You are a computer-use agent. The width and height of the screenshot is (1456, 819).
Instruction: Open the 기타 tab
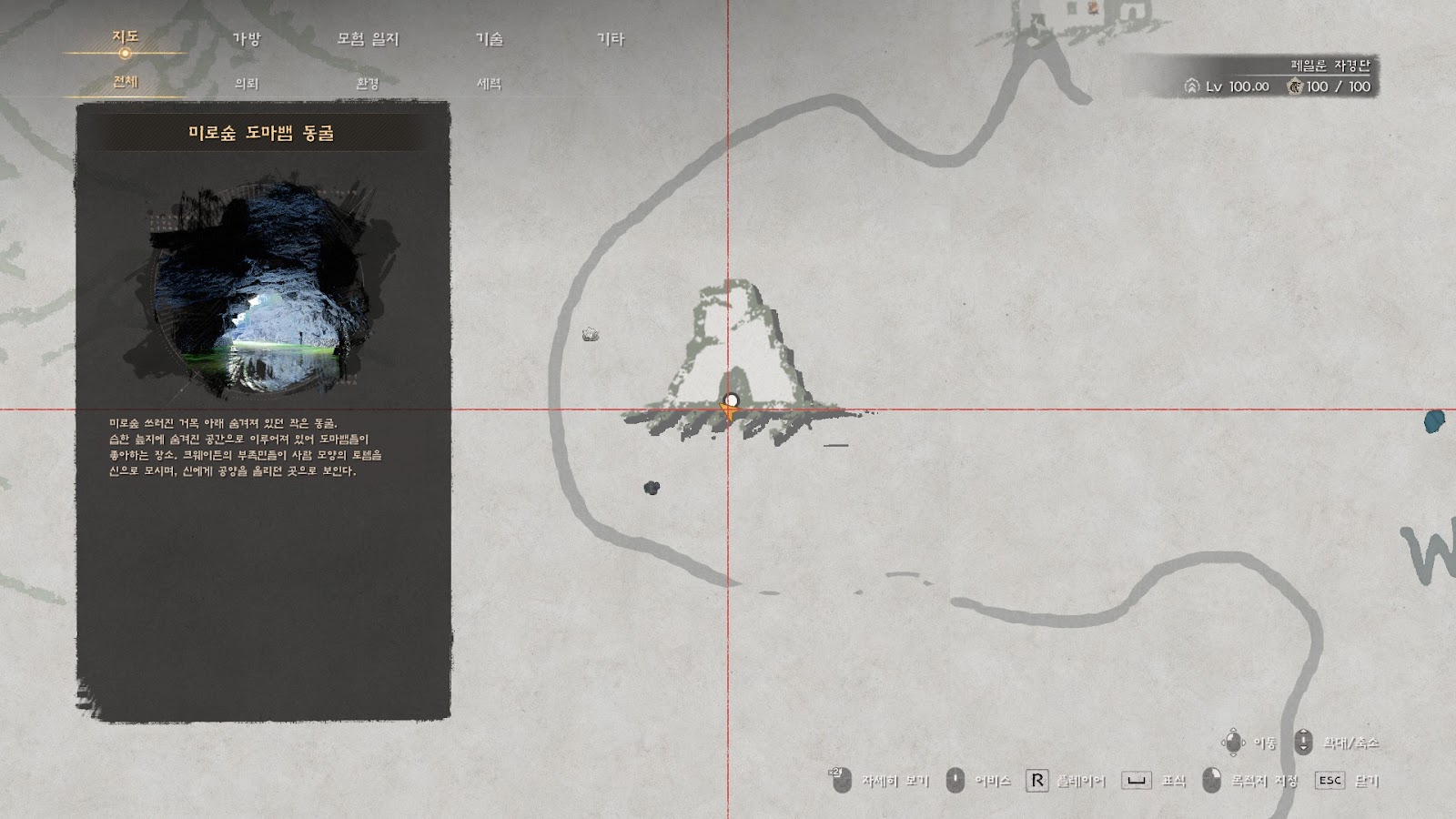point(610,39)
